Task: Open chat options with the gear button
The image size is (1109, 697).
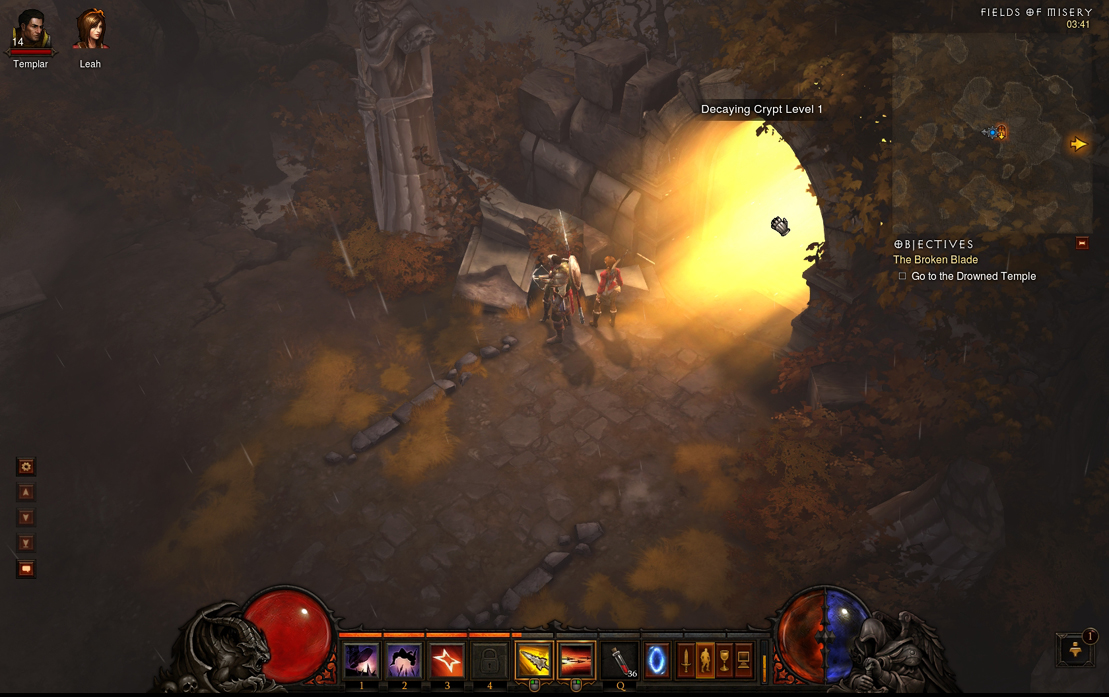Action: (26, 466)
